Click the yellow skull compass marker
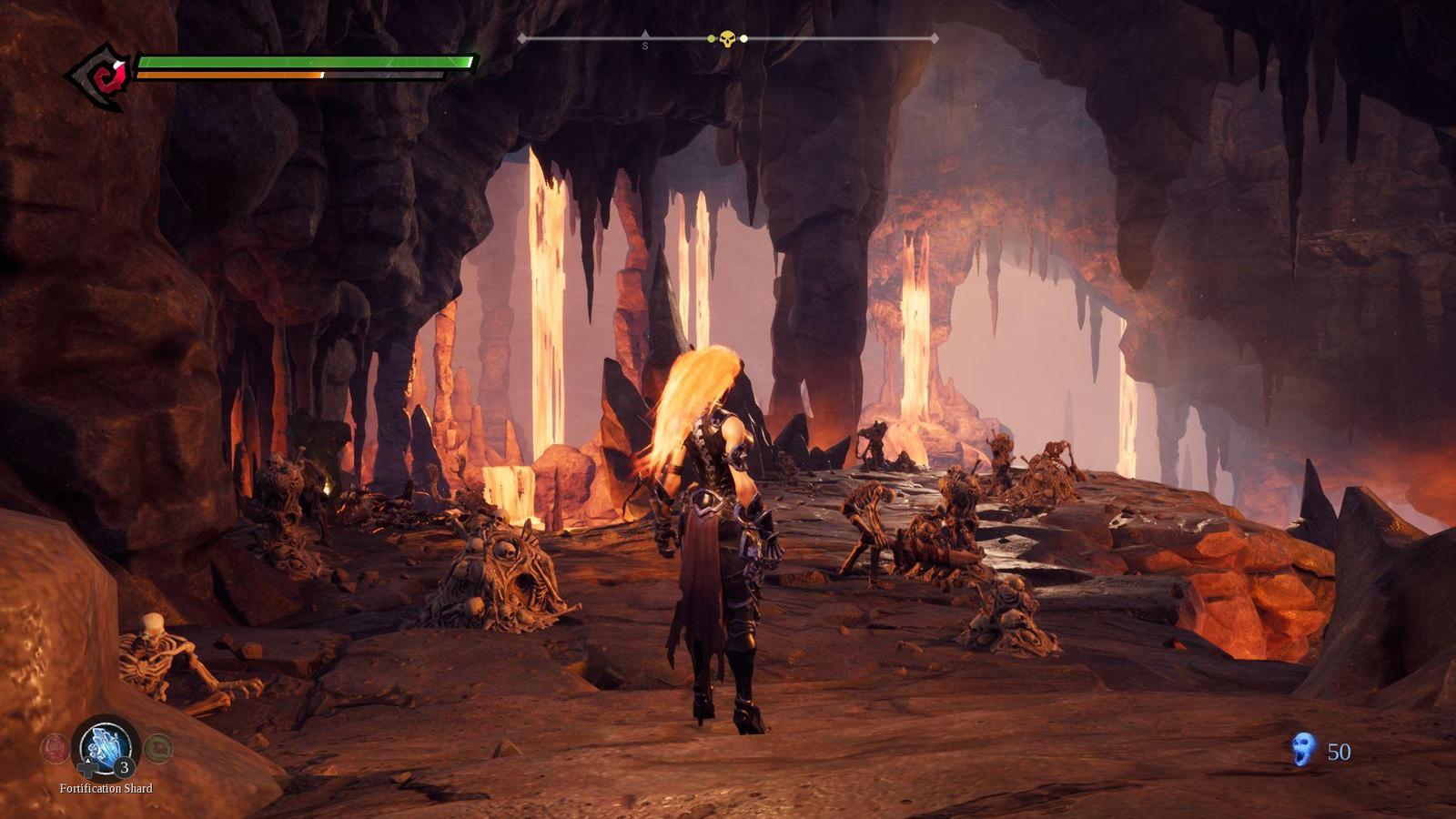This screenshot has width=1456, height=819. coord(727,39)
